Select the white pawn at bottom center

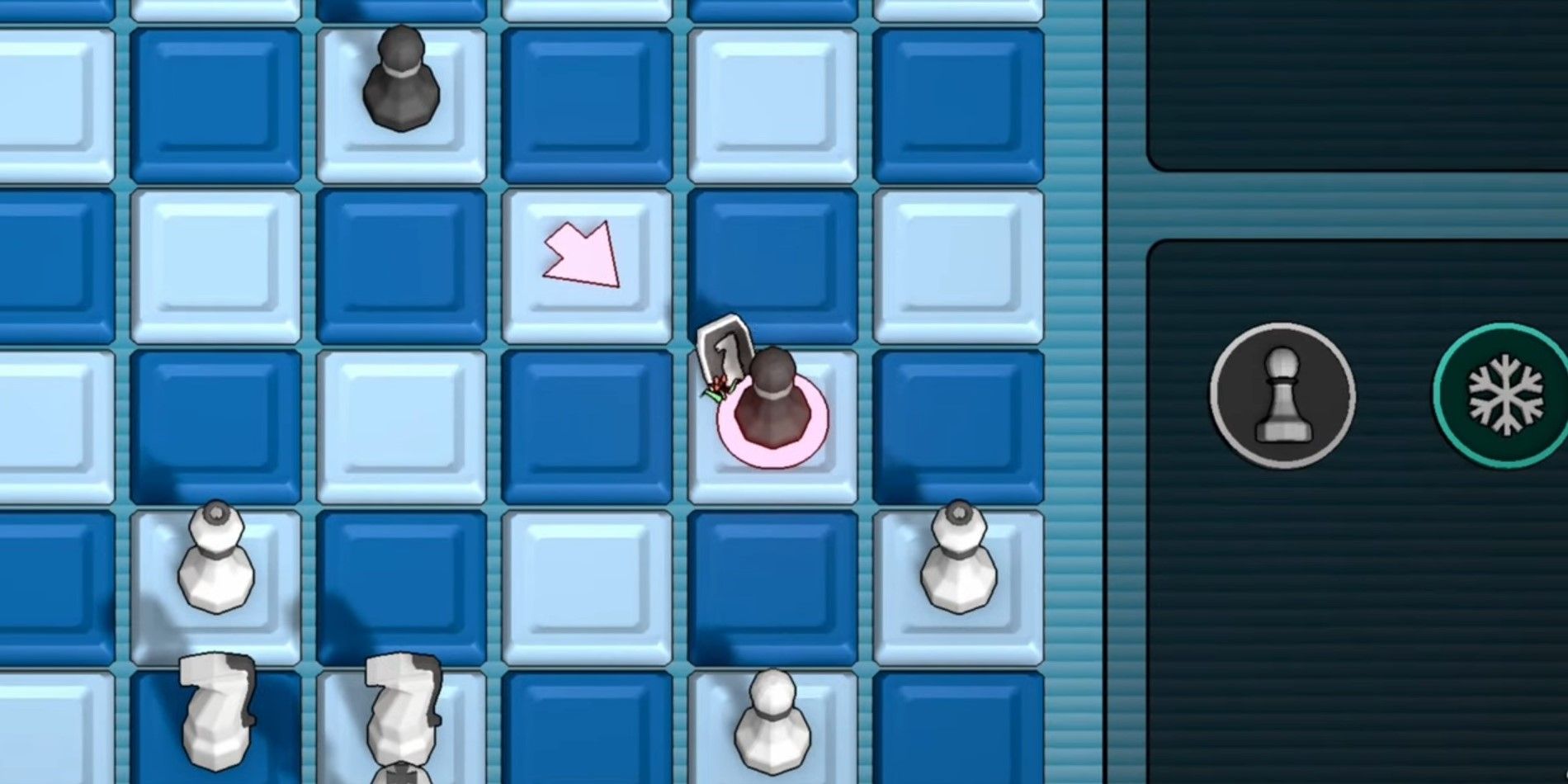[x=772, y=734]
